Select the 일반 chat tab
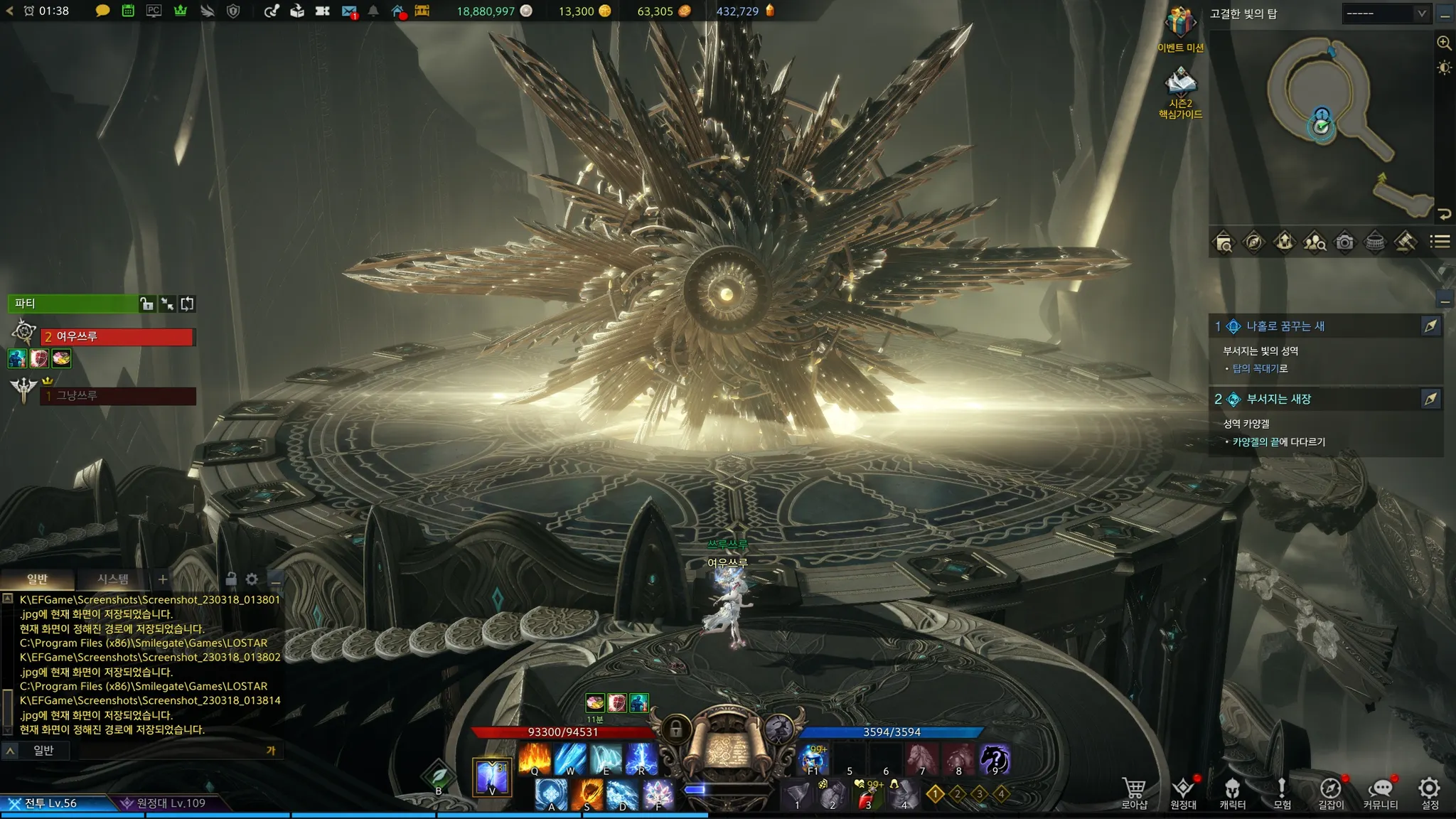The height and width of the screenshot is (819, 1456). point(38,579)
